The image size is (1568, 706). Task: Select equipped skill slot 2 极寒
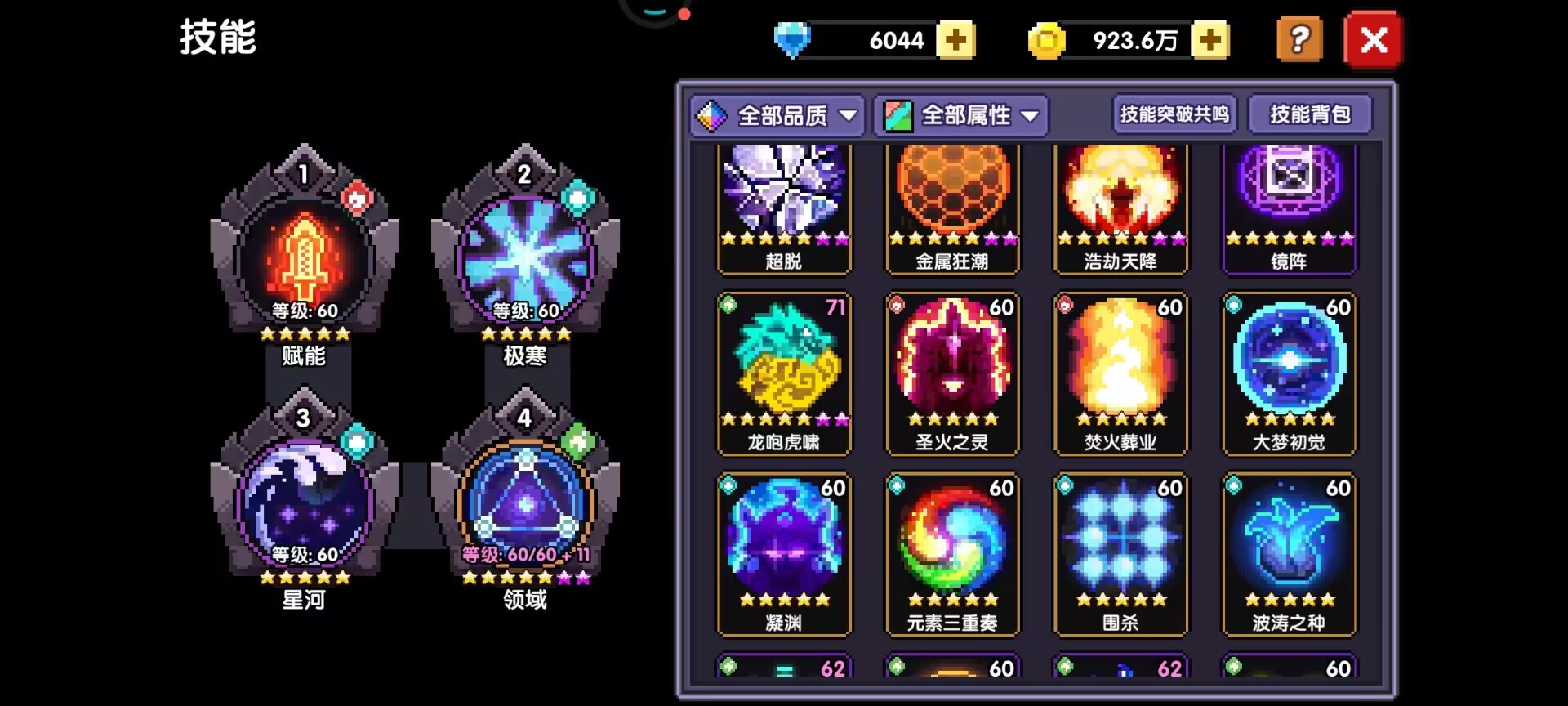(525, 261)
